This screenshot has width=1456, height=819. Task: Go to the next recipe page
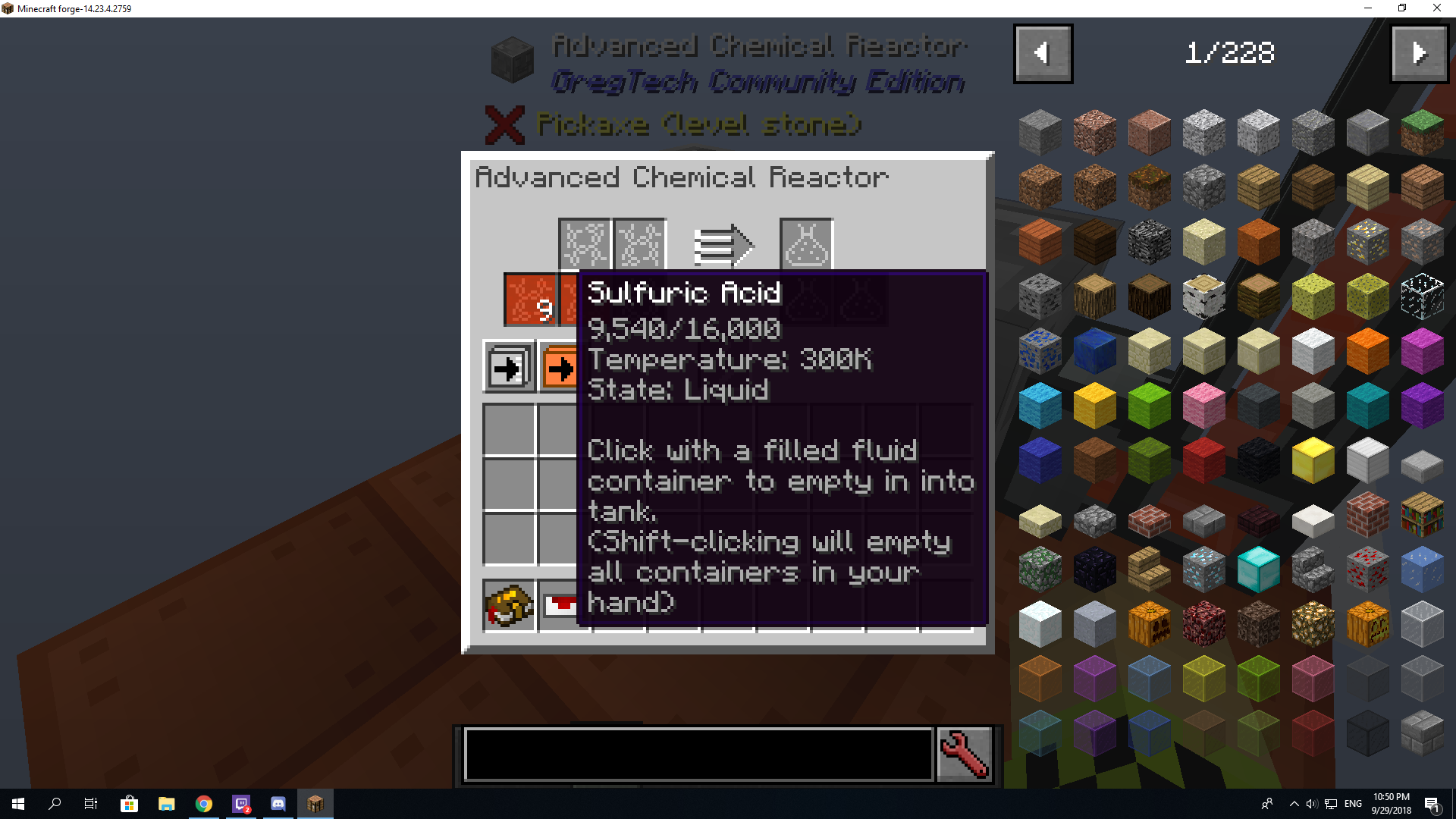pyautogui.click(x=1419, y=53)
